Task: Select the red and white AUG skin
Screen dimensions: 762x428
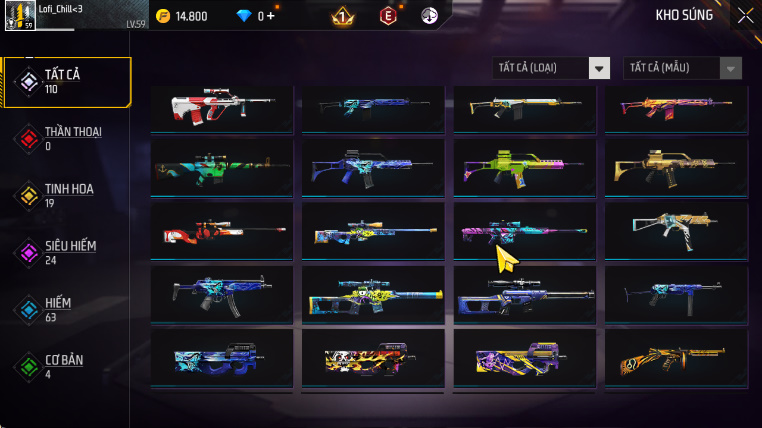Action: [221, 108]
